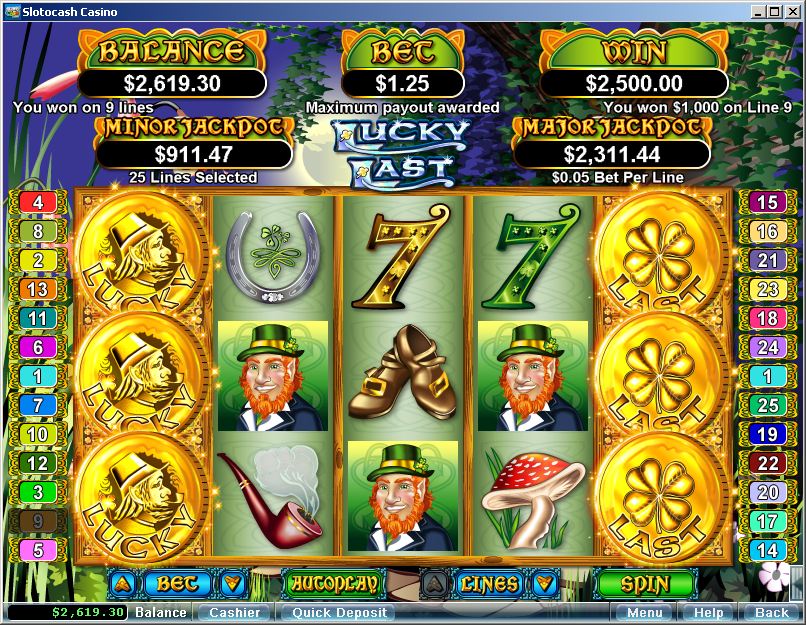
Task: Open Quick Deposit
Action: pyautogui.click(x=336, y=612)
